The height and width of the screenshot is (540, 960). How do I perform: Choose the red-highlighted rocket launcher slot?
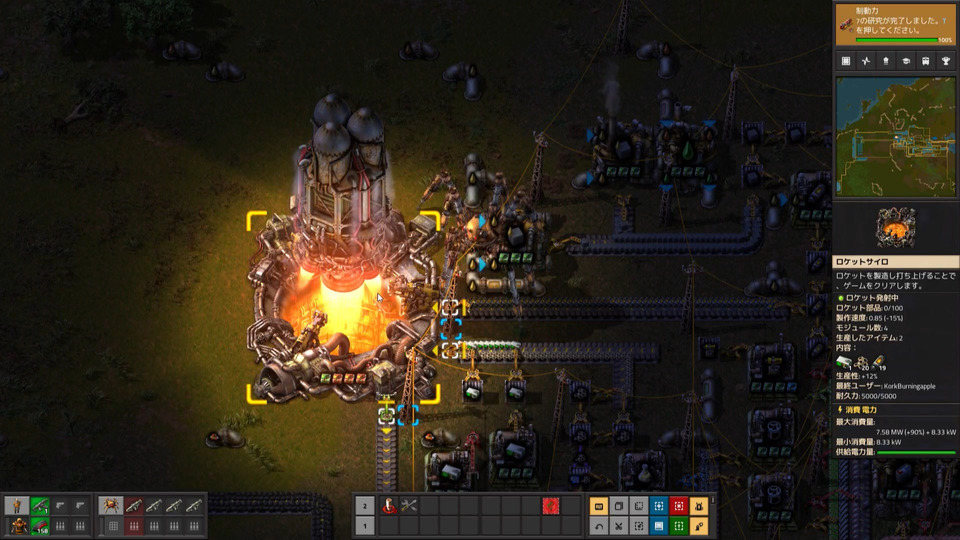[134, 506]
